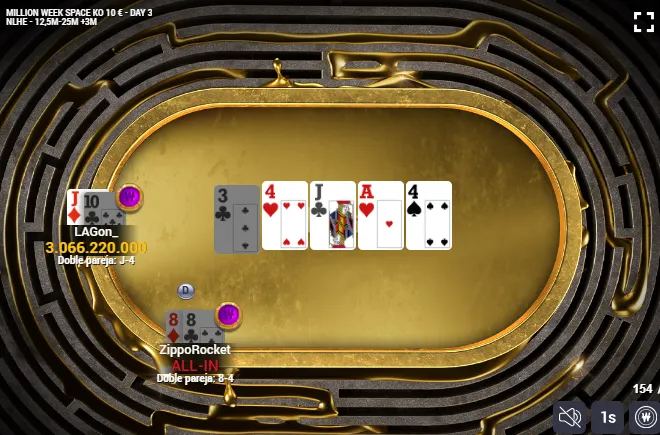Select player LAGon_'s name panel
The height and width of the screenshot is (435, 660).
tap(96, 232)
